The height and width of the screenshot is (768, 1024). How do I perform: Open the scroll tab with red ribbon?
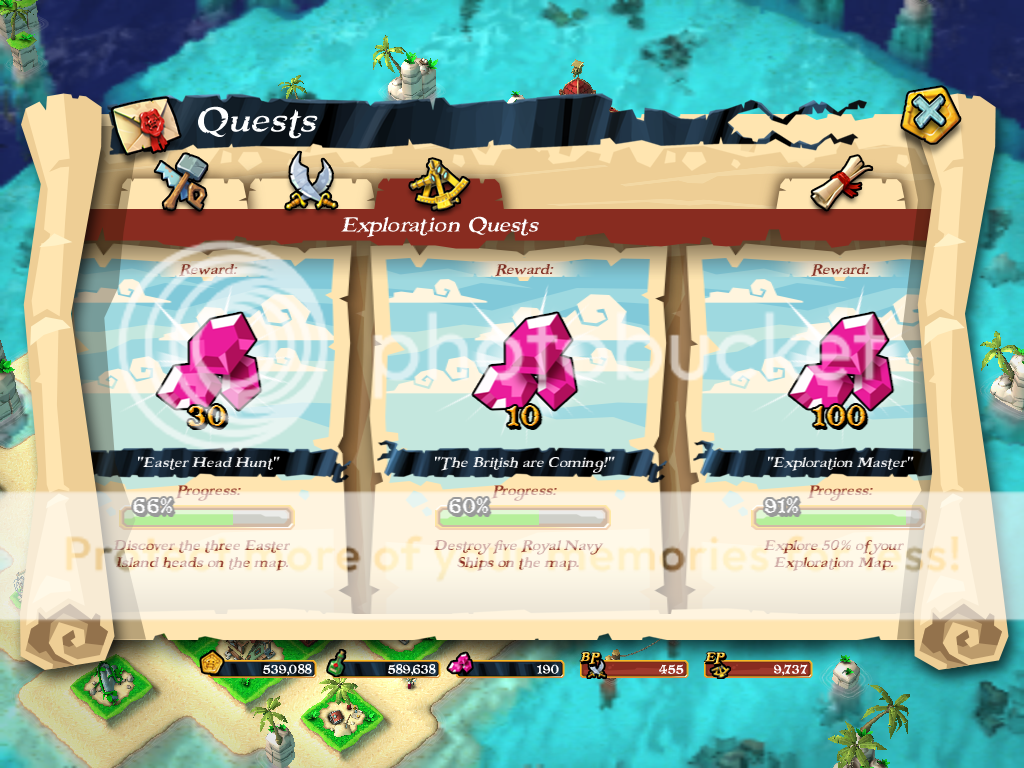coord(839,182)
